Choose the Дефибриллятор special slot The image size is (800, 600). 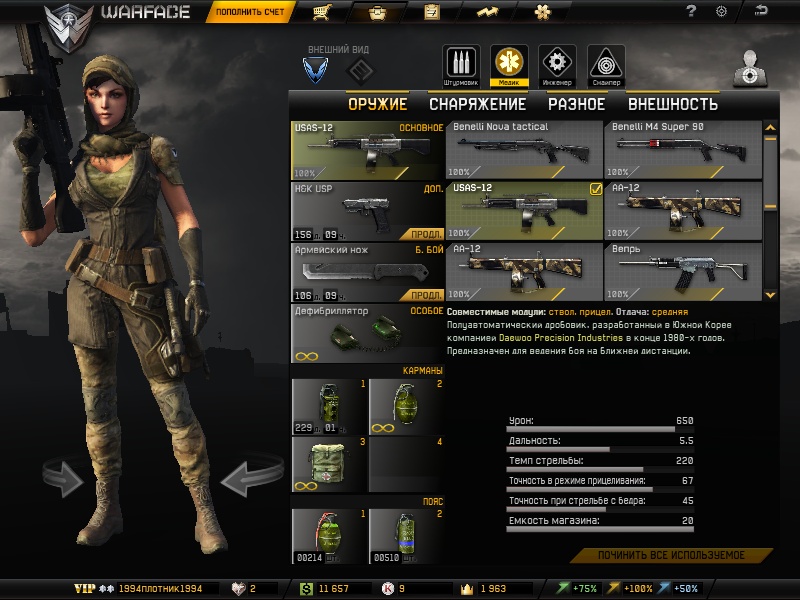(x=367, y=334)
